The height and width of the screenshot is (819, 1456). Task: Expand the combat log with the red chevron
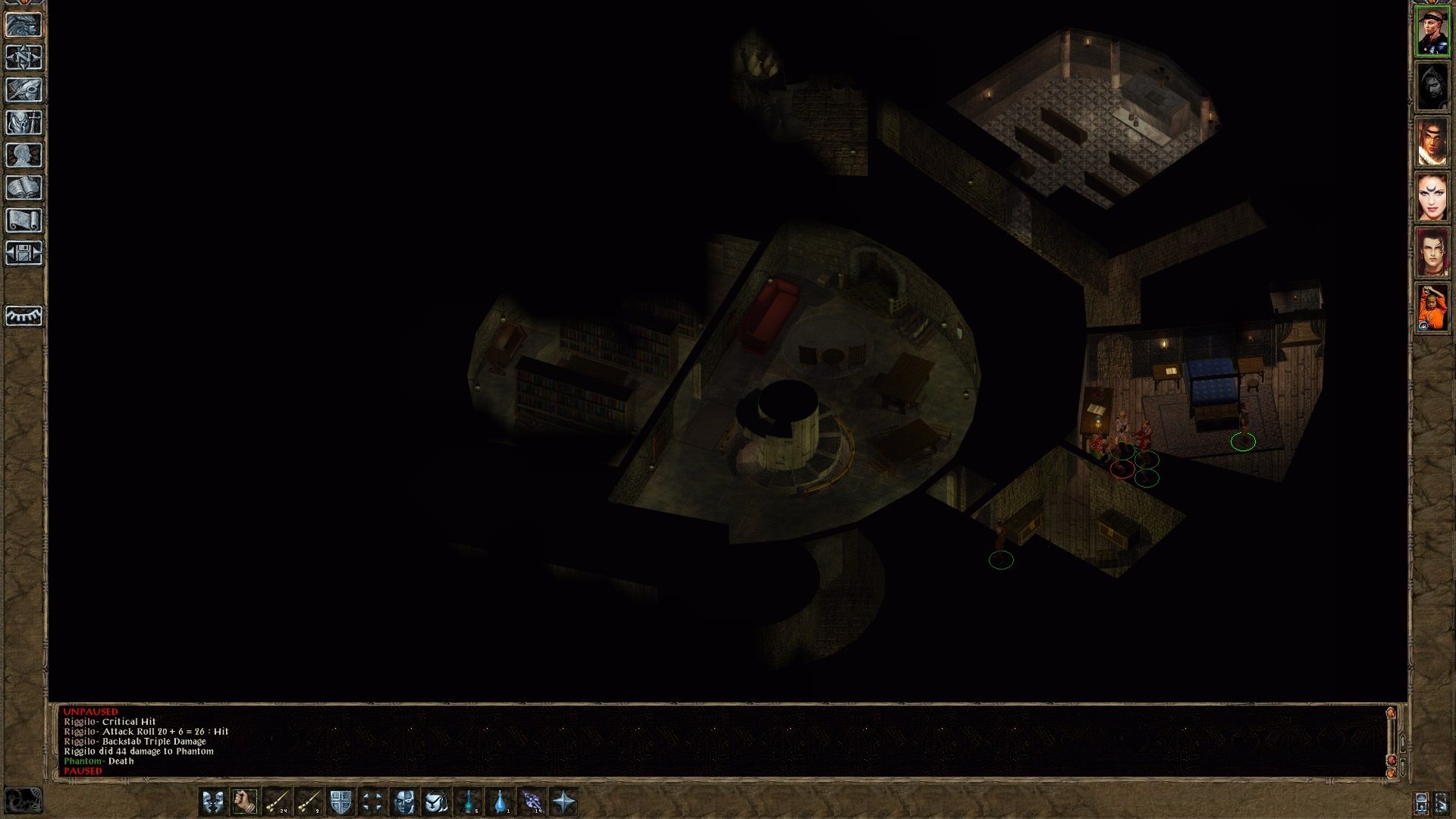(x=1392, y=760)
